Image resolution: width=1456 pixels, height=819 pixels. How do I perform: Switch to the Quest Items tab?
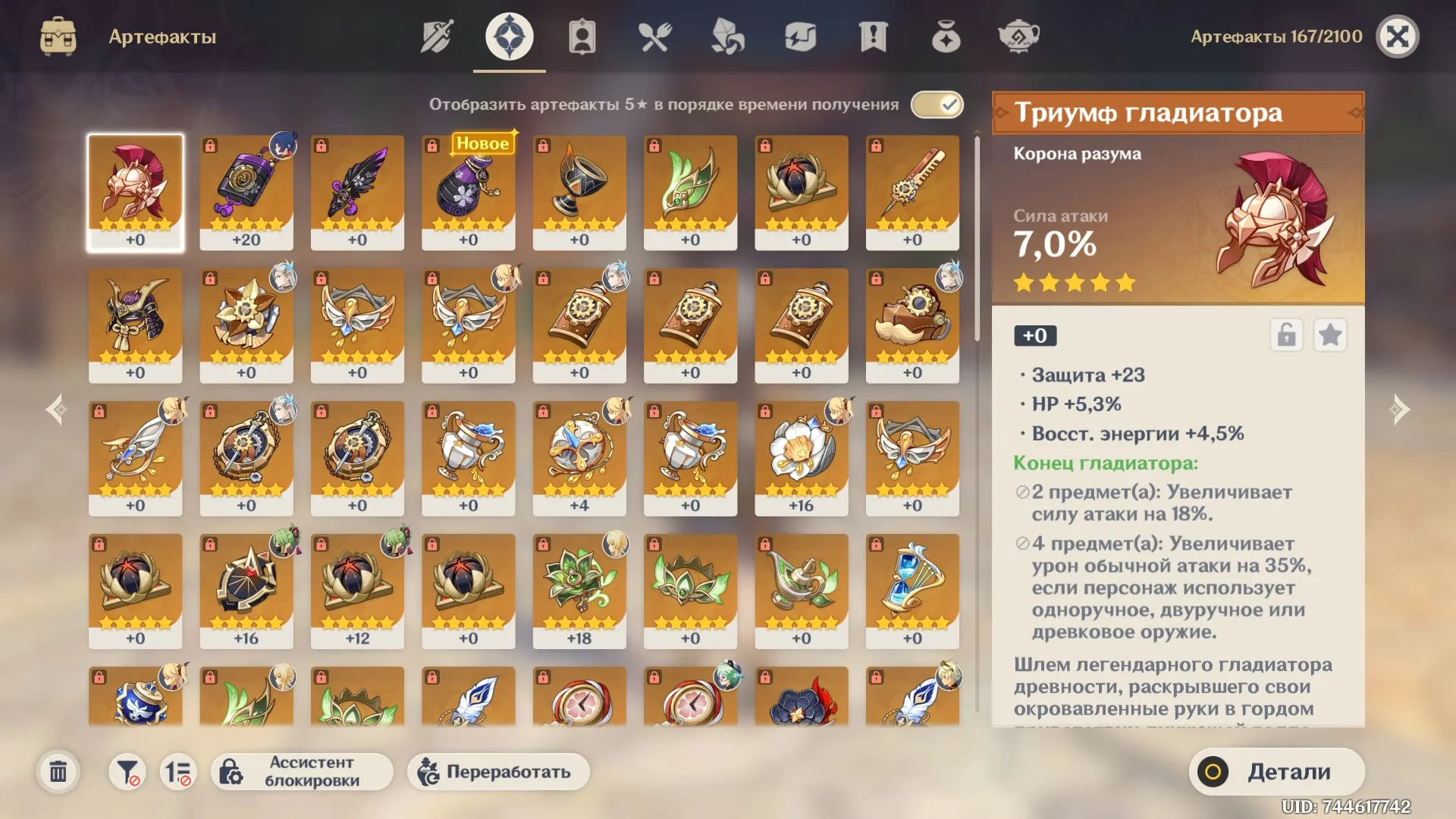point(872,34)
